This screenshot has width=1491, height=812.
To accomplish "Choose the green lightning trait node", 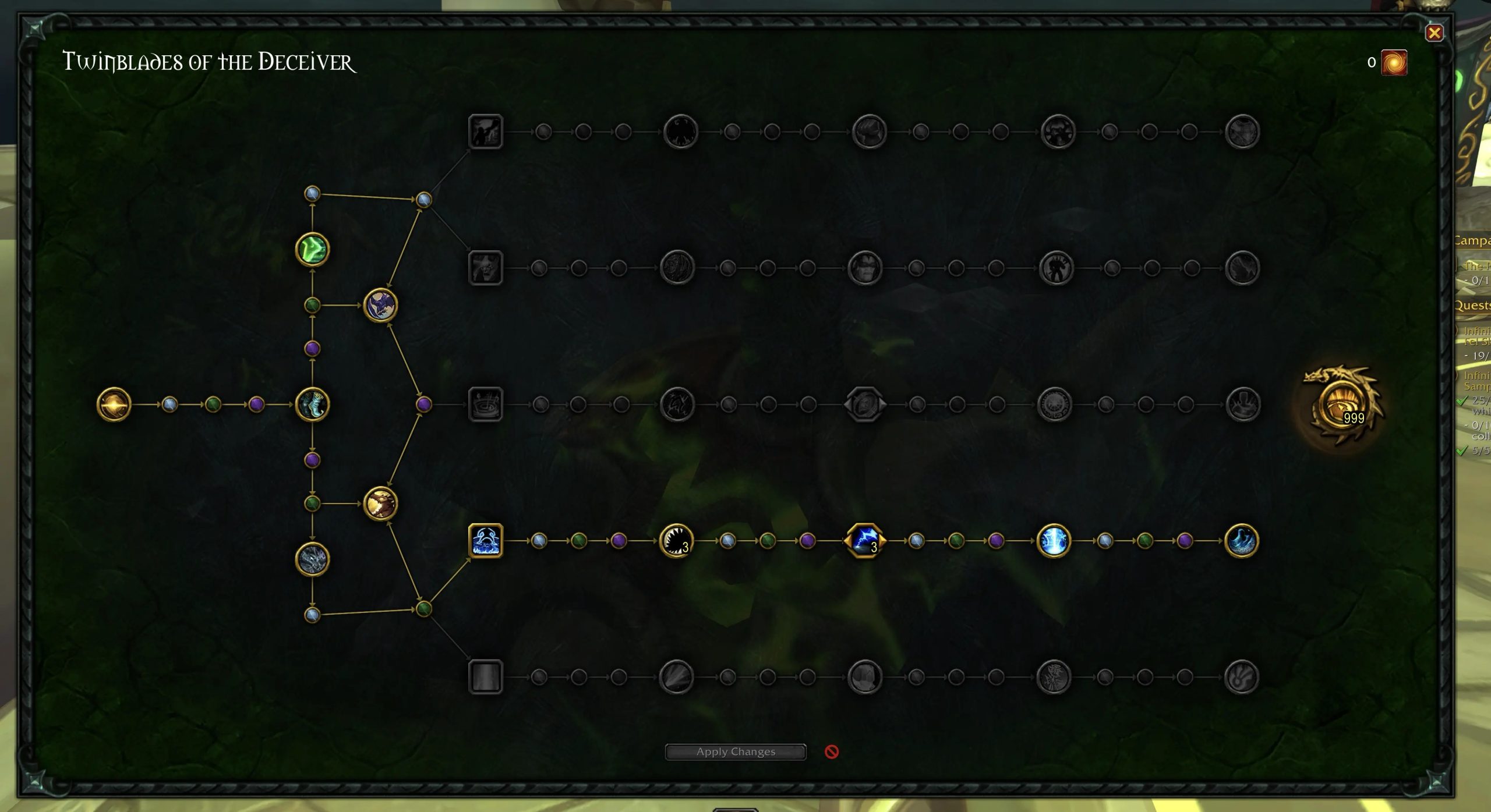I will [x=313, y=250].
